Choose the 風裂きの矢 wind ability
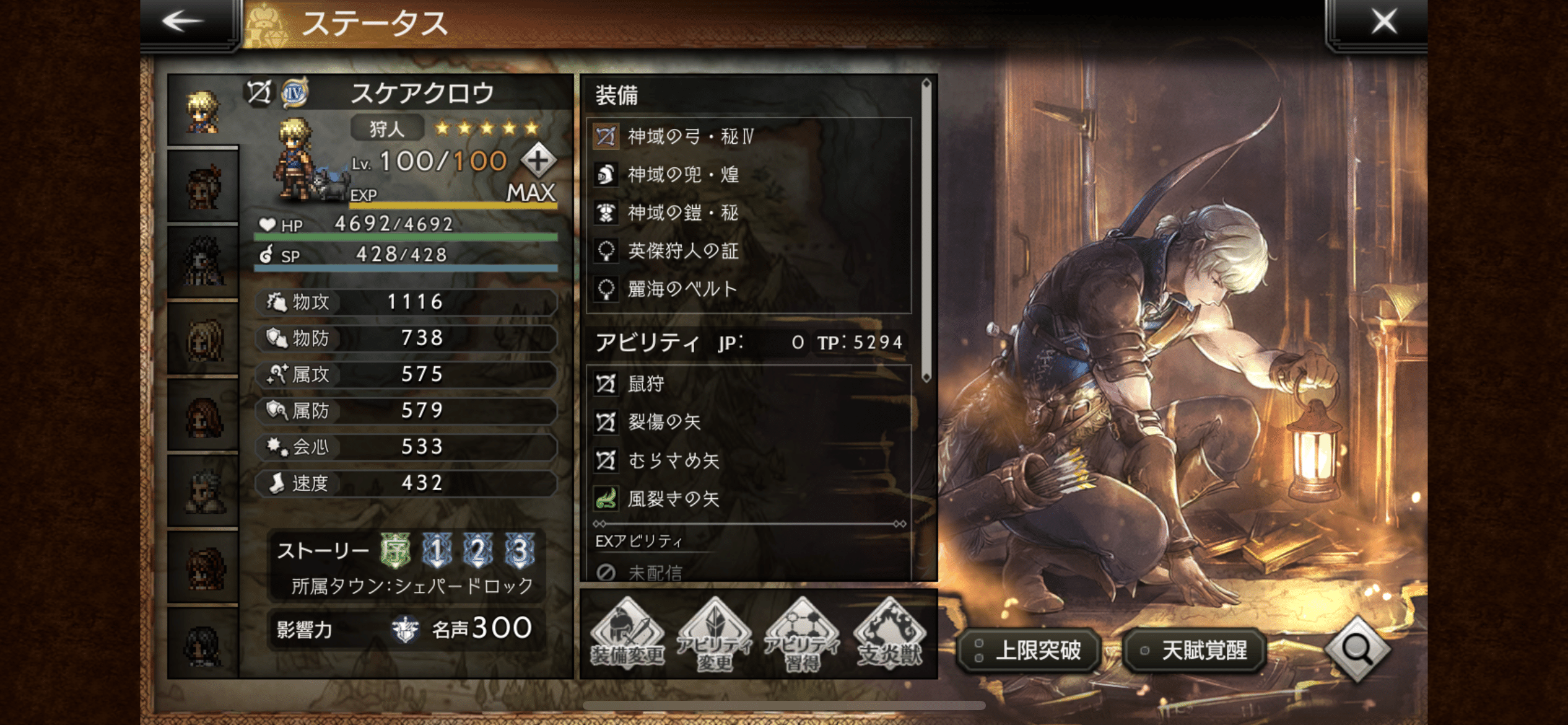Viewport: 1568px width, 725px height. pos(748,499)
